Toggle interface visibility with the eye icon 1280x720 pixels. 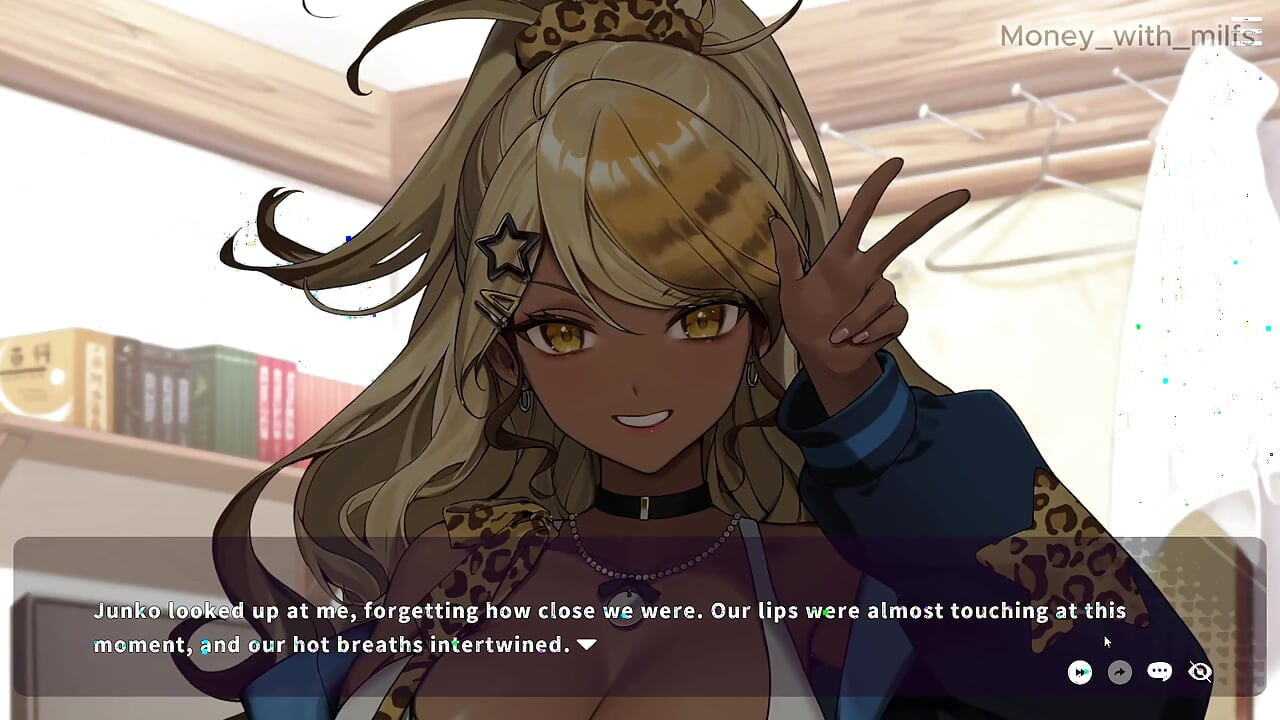(1199, 672)
